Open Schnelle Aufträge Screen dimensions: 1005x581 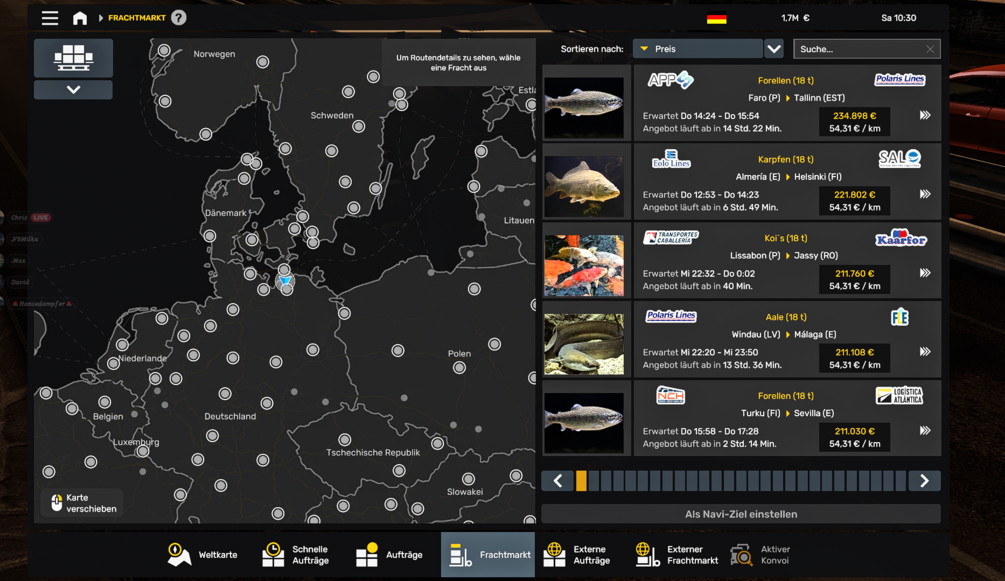(296, 555)
